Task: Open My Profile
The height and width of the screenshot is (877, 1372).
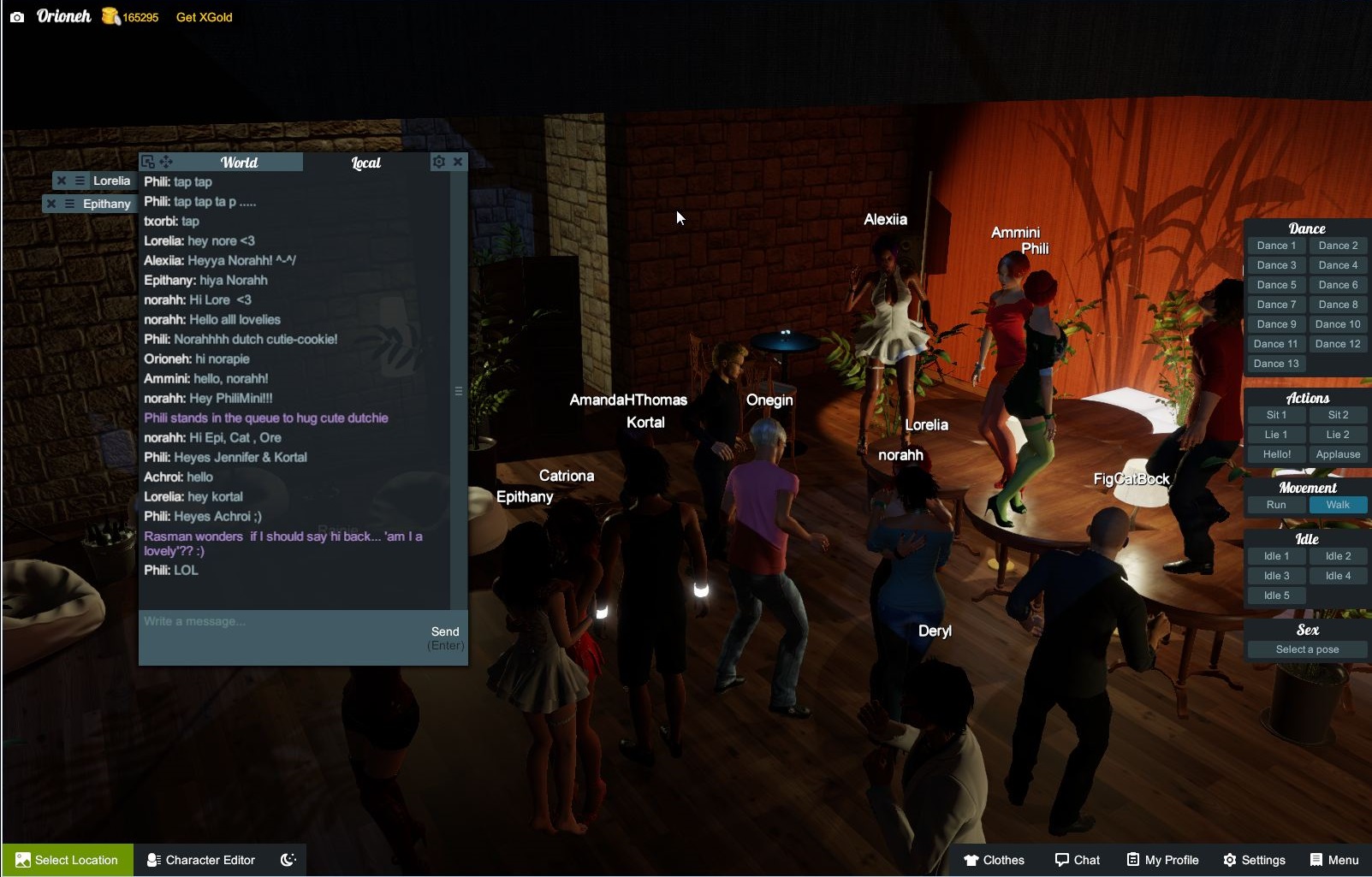Action: [1162, 860]
